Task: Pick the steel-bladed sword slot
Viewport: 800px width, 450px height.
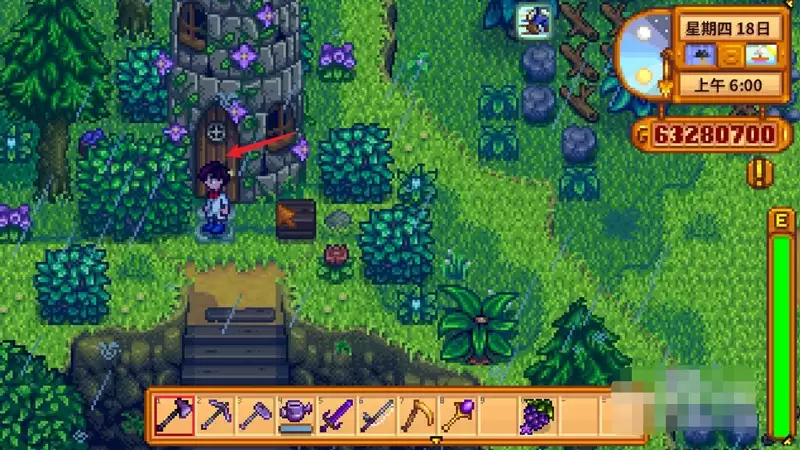Action: pyautogui.click(x=373, y=414)
